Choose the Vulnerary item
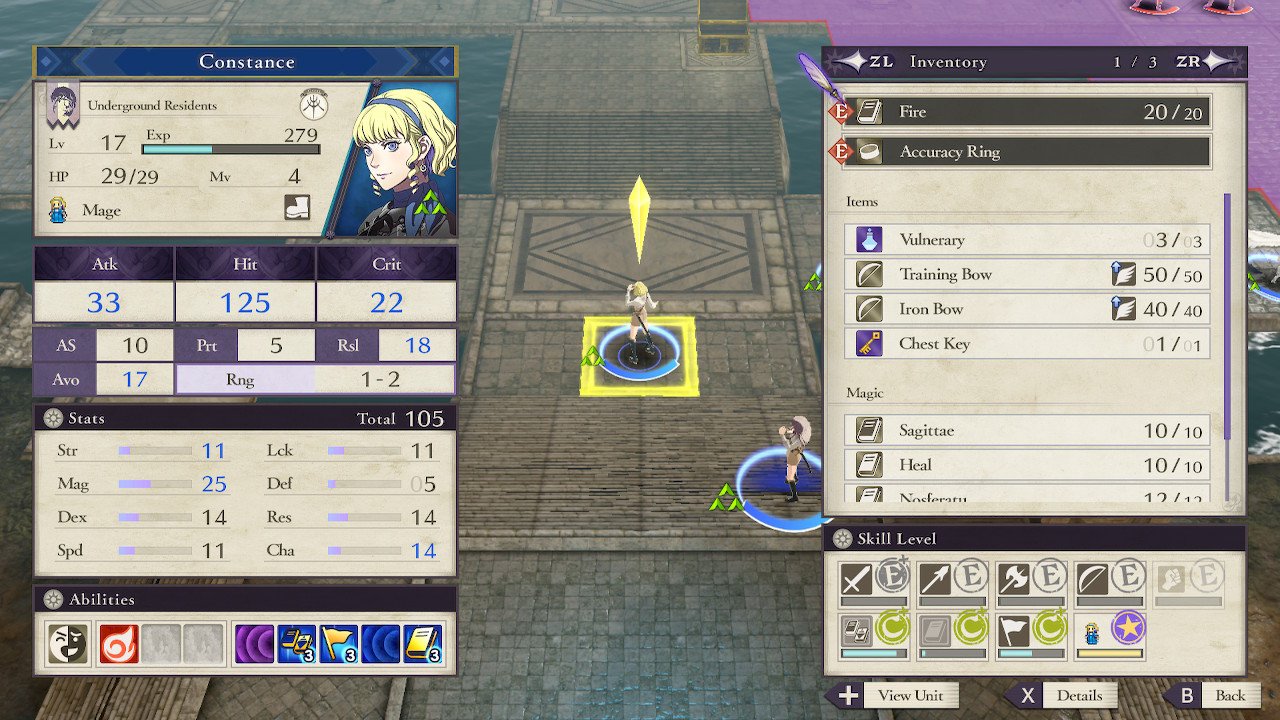1280x720 pixels. click(x=1030, y=240)
